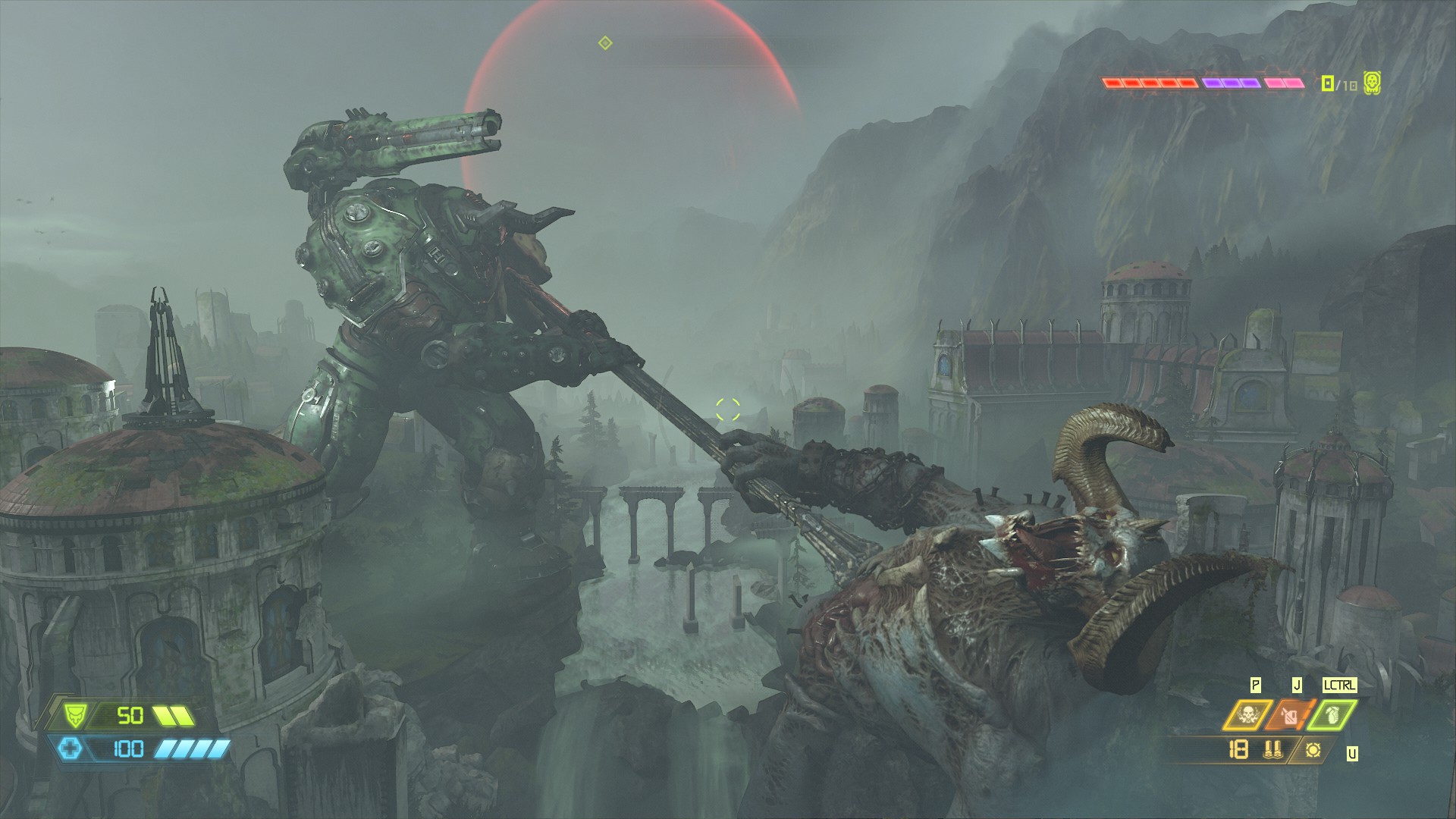
Task: Select the yellow diamond objective marker
Action: coord(604,42)
